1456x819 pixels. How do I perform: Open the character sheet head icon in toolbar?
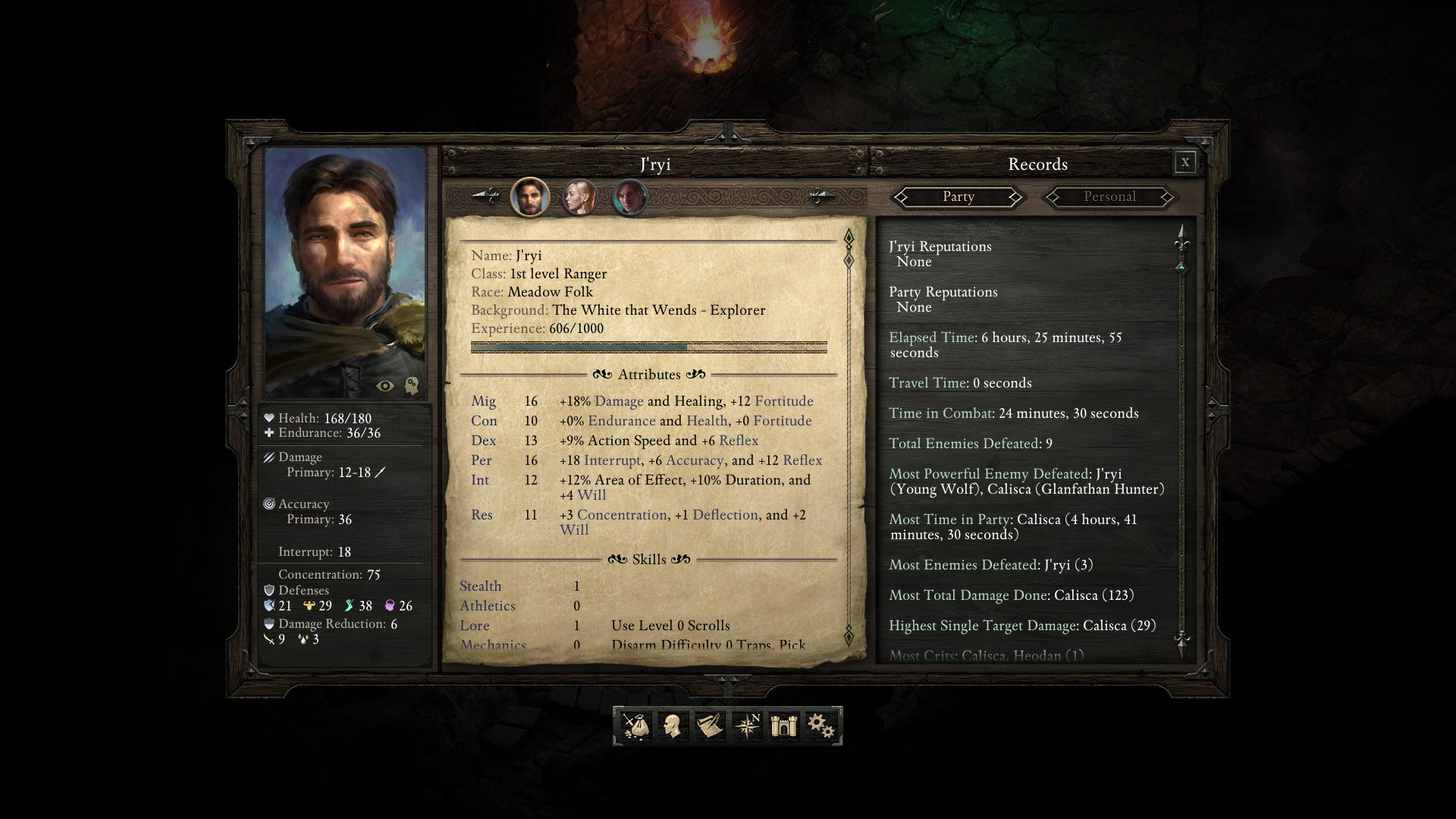[672, 726]
